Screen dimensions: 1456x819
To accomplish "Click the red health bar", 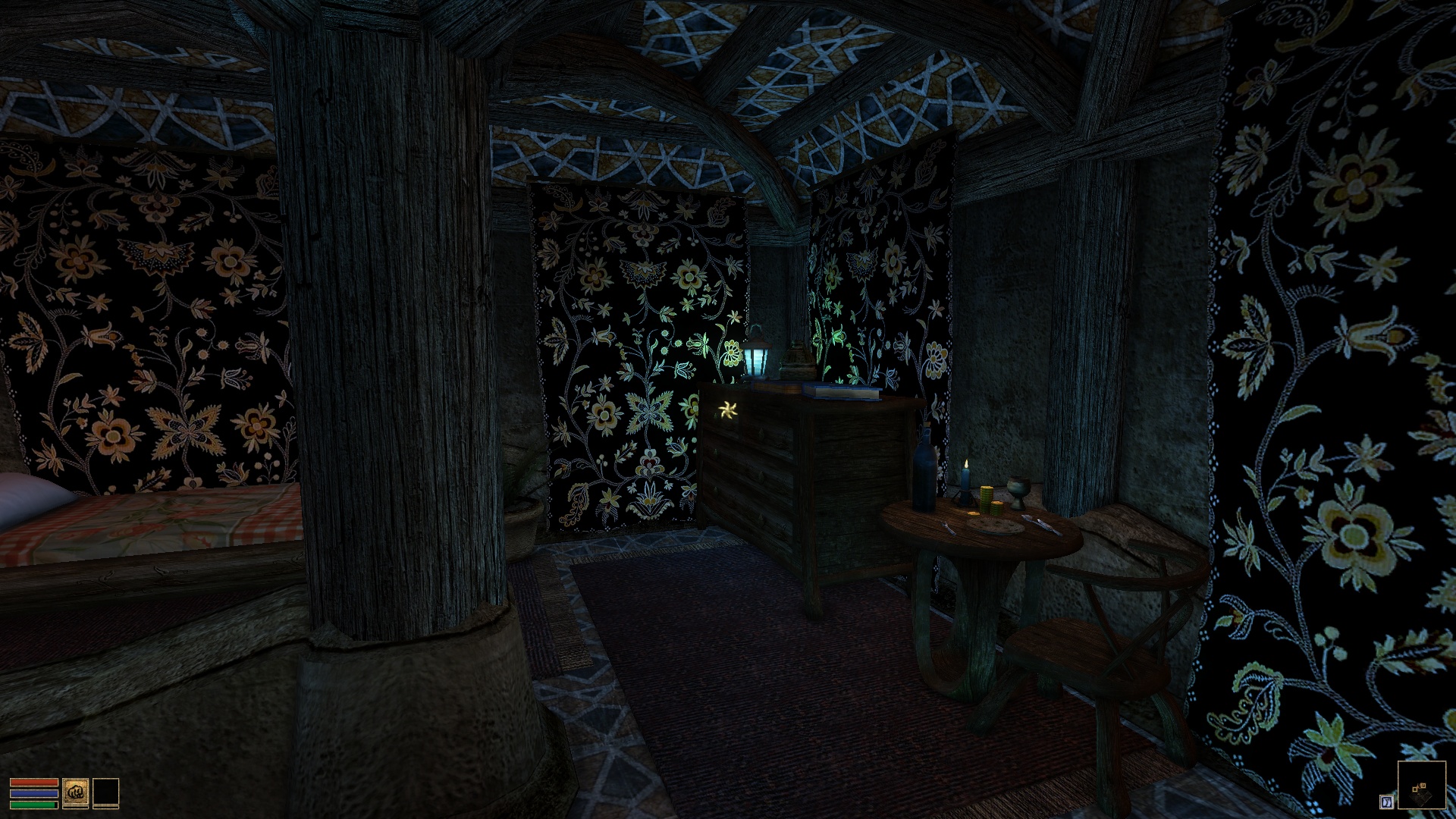I will (x=34, y=782).
